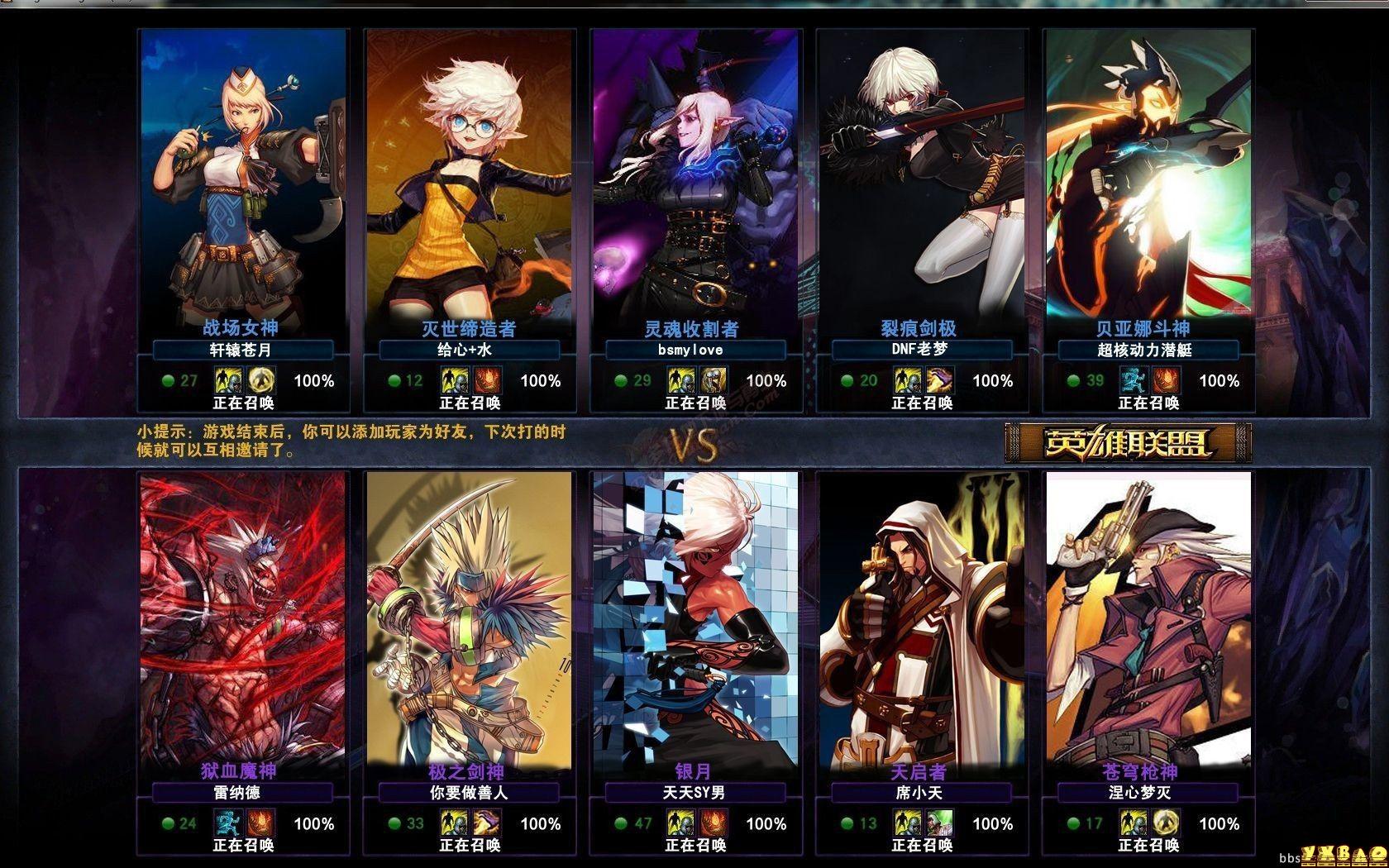Select the 灭世缔造者 champion title

468,327
